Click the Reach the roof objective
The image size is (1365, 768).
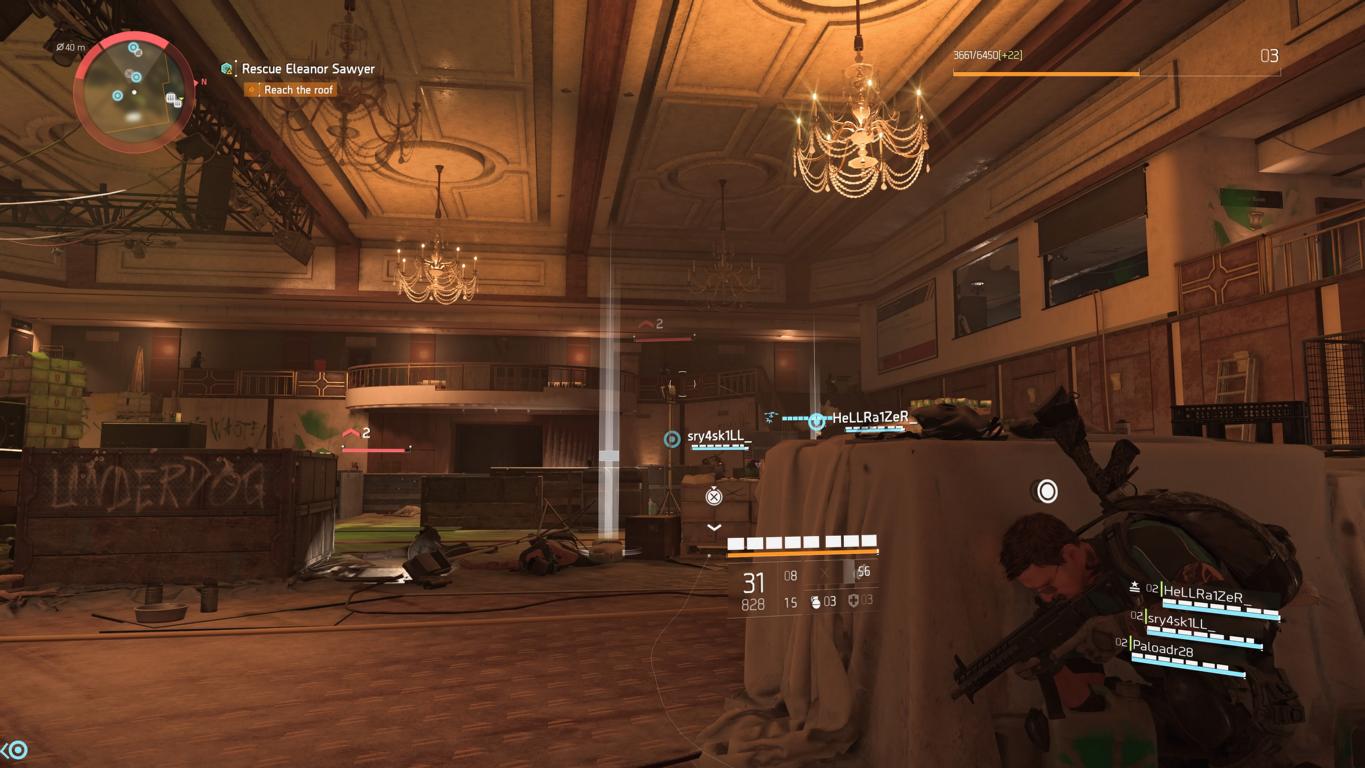coord(299,90)
